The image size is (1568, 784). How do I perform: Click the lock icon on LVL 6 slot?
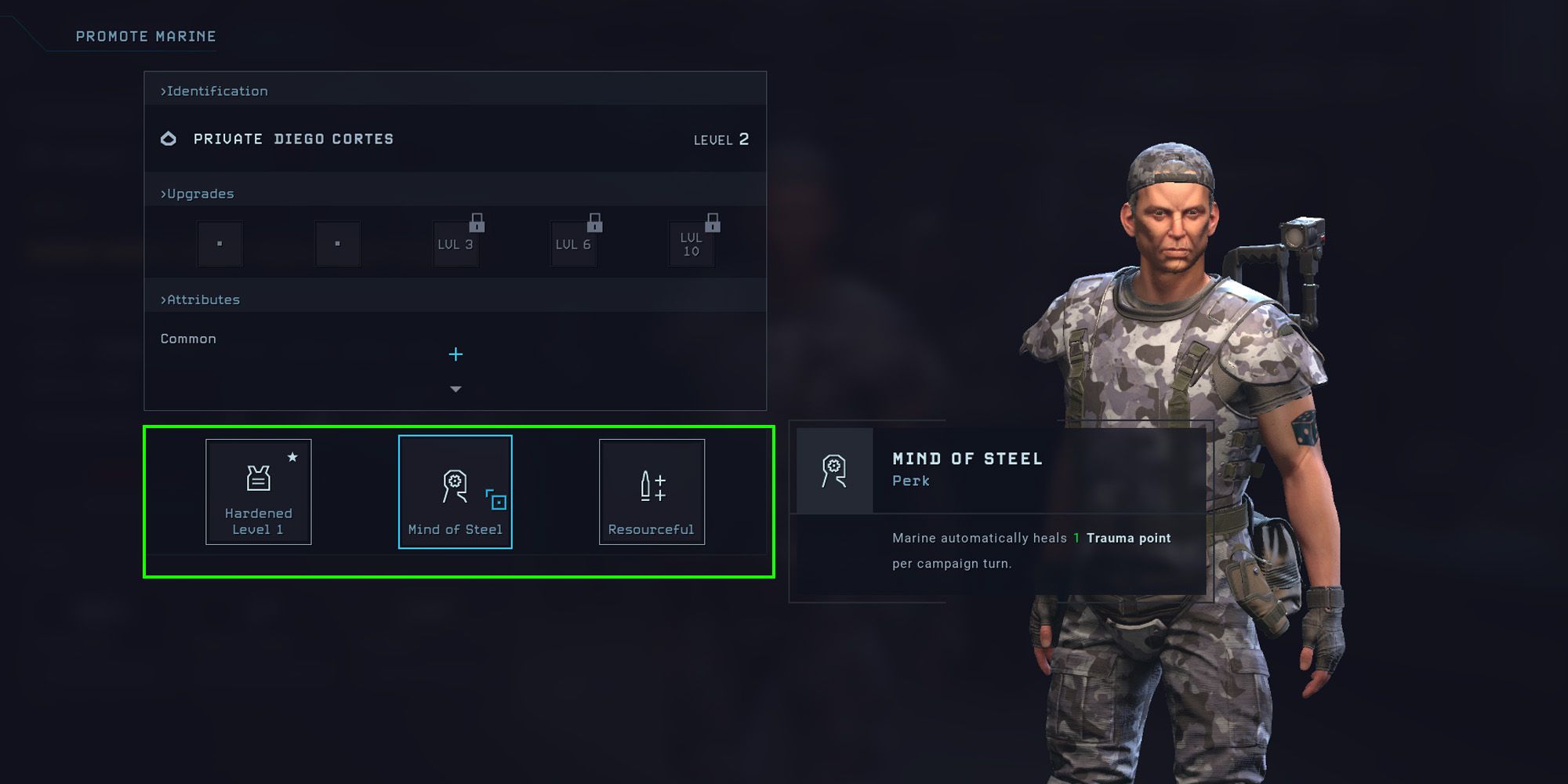tap(596, 223)
